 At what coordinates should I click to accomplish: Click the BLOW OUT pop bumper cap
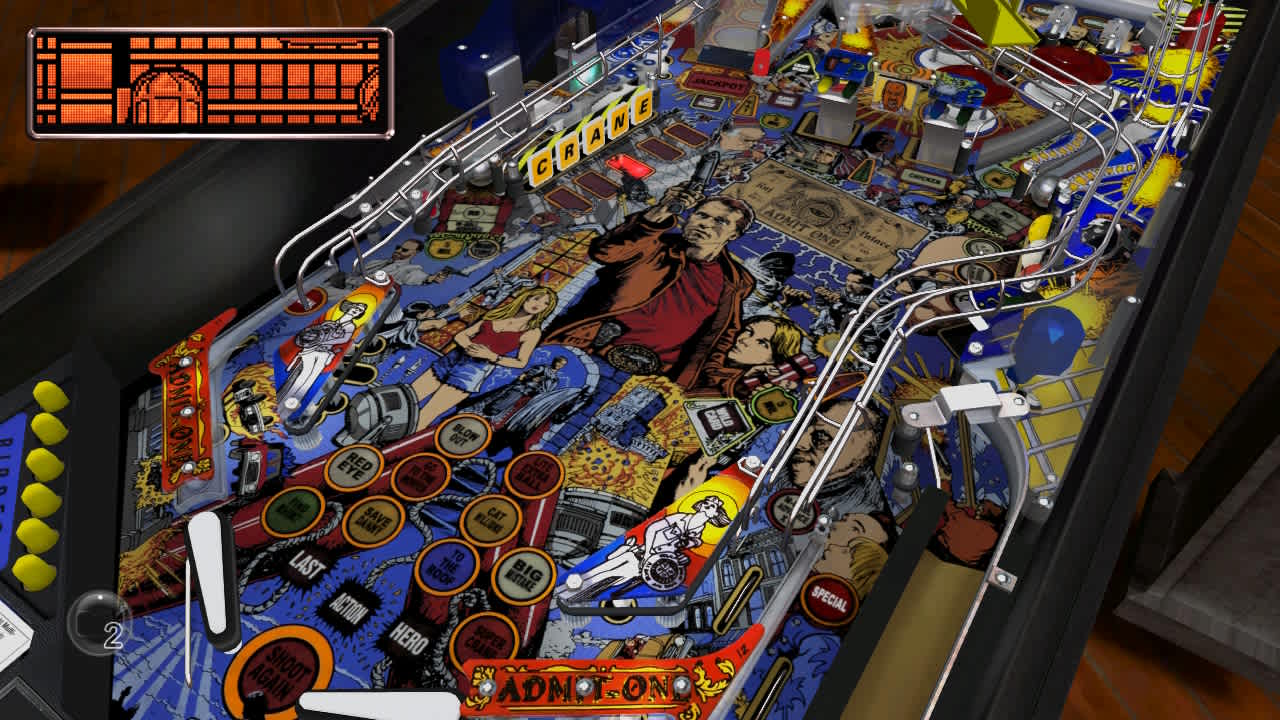pos(462,437)
